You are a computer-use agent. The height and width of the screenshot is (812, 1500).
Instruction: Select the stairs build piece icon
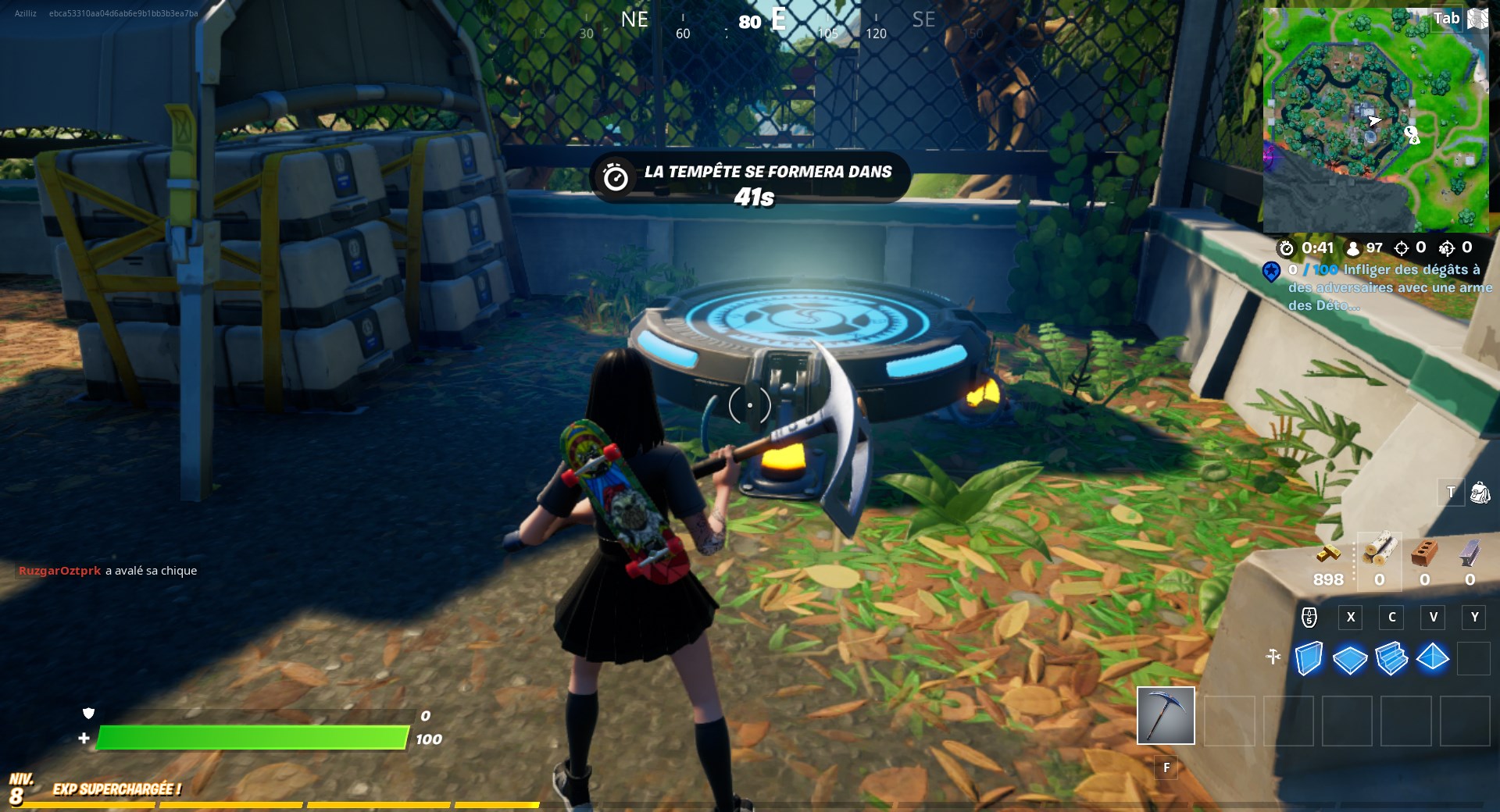tap(1392, 660)
